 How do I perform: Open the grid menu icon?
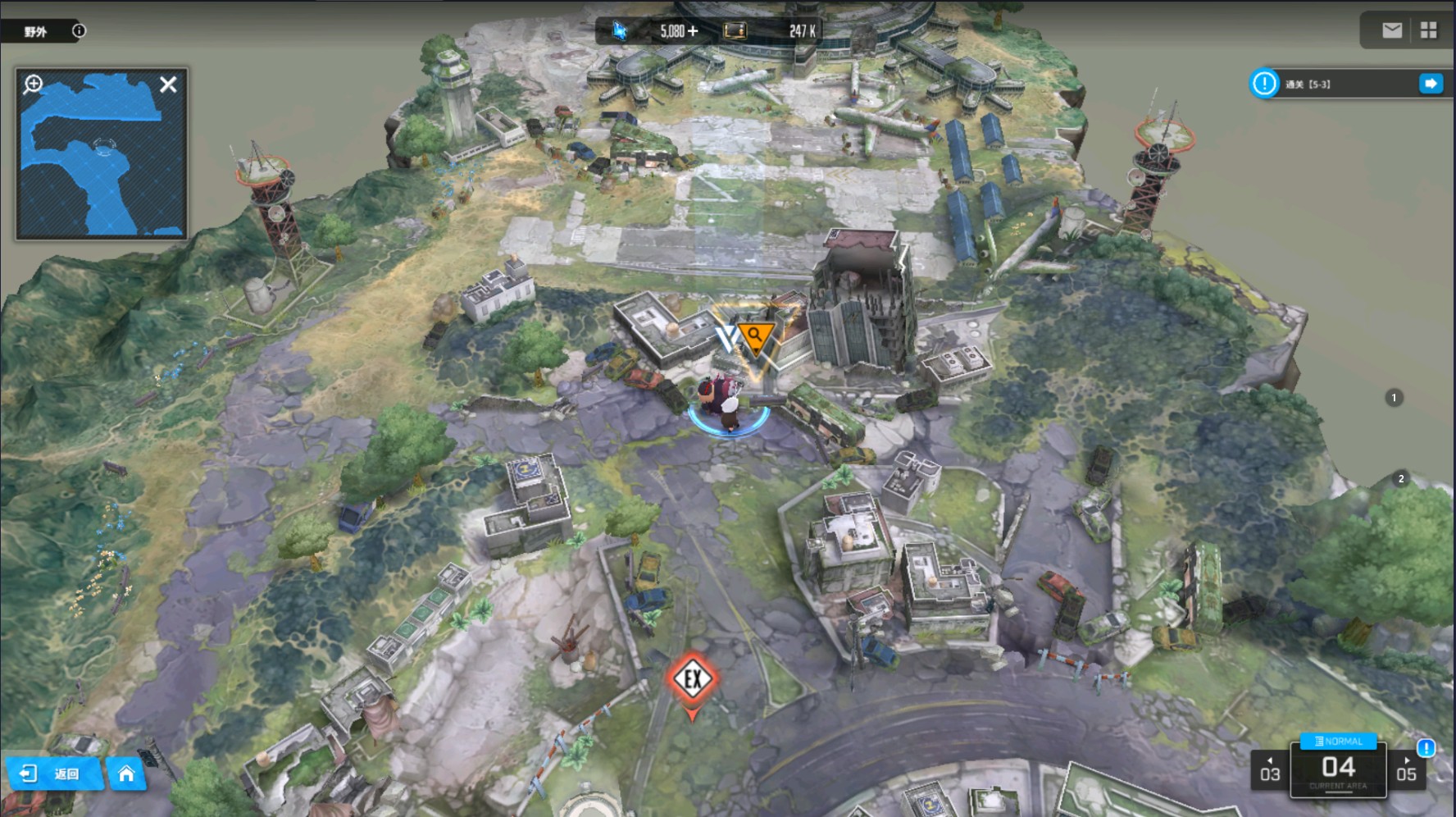[1429, 30]
